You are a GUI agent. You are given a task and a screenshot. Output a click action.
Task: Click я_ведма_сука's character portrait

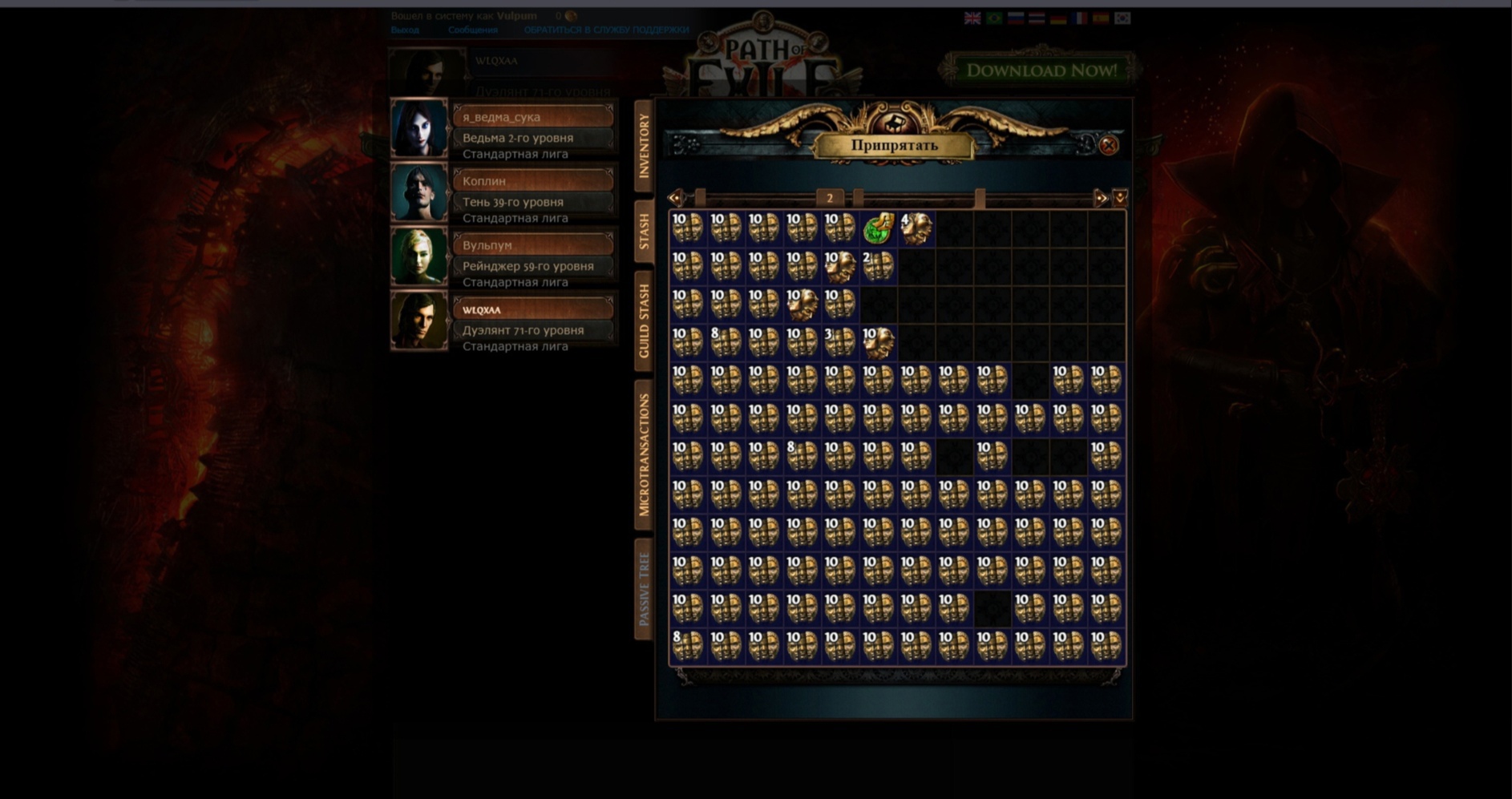pos(418,127)
